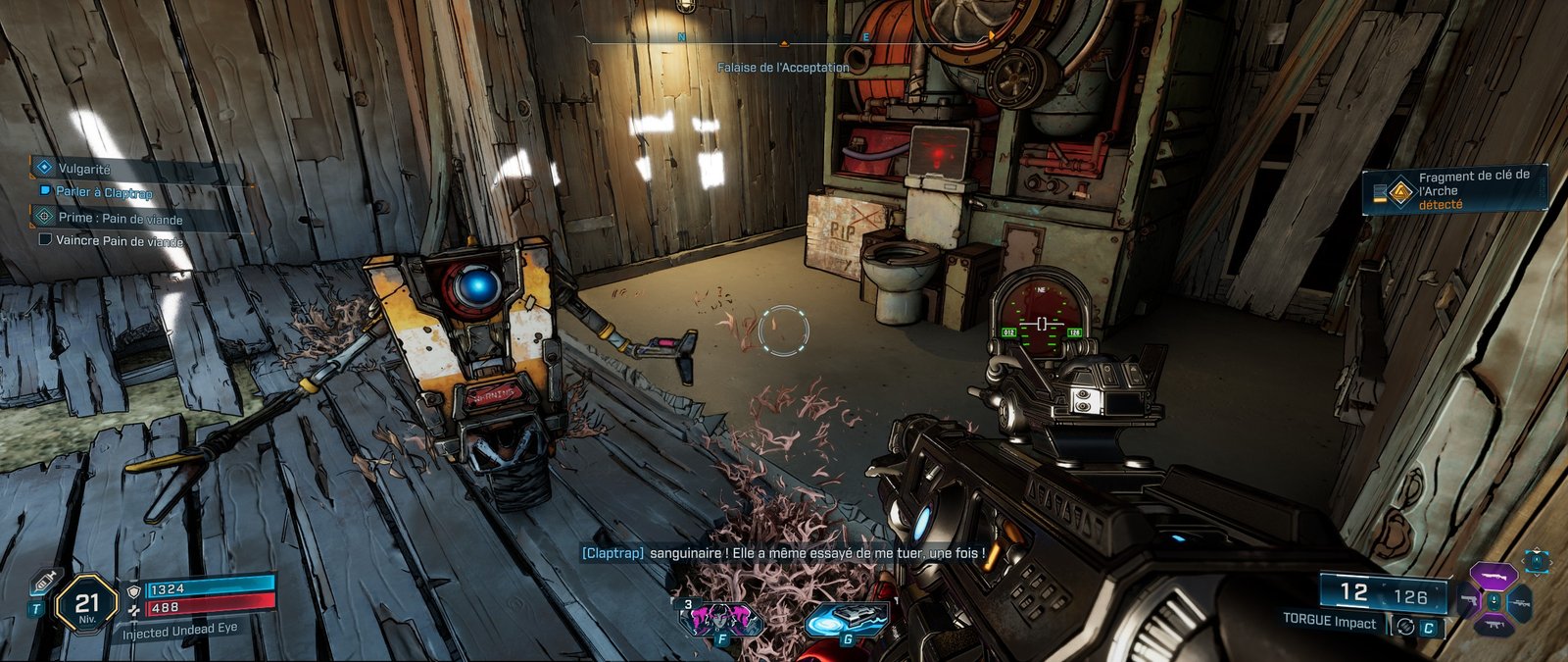Open the level 21 character badge

(87, 607)
